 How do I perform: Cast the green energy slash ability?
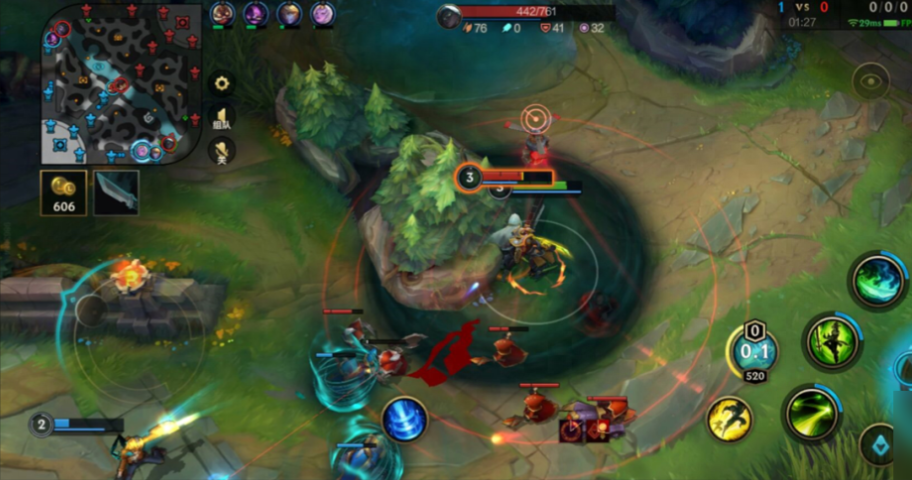tap(810, 411)
